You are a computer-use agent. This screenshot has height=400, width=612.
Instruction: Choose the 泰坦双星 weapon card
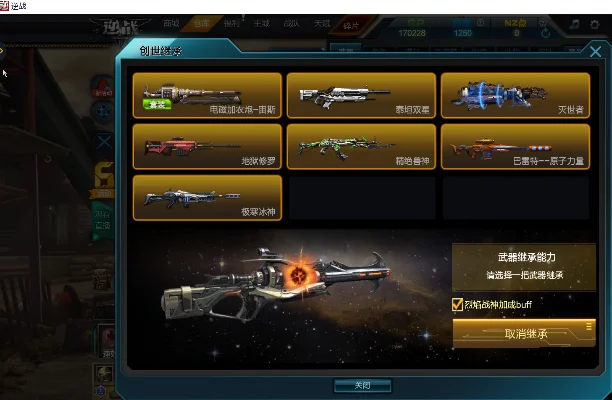pyautogui.click(x=361, y=96)
